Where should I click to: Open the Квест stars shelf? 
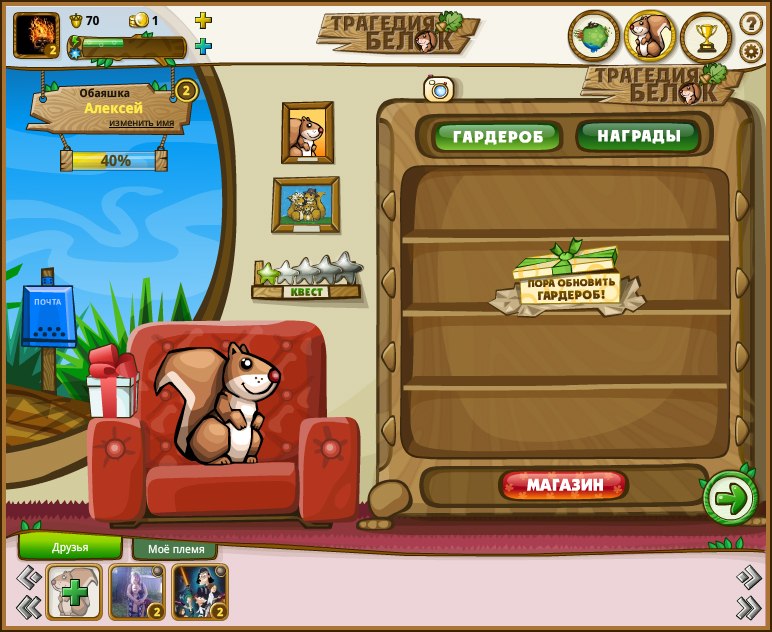coord(307,278)
